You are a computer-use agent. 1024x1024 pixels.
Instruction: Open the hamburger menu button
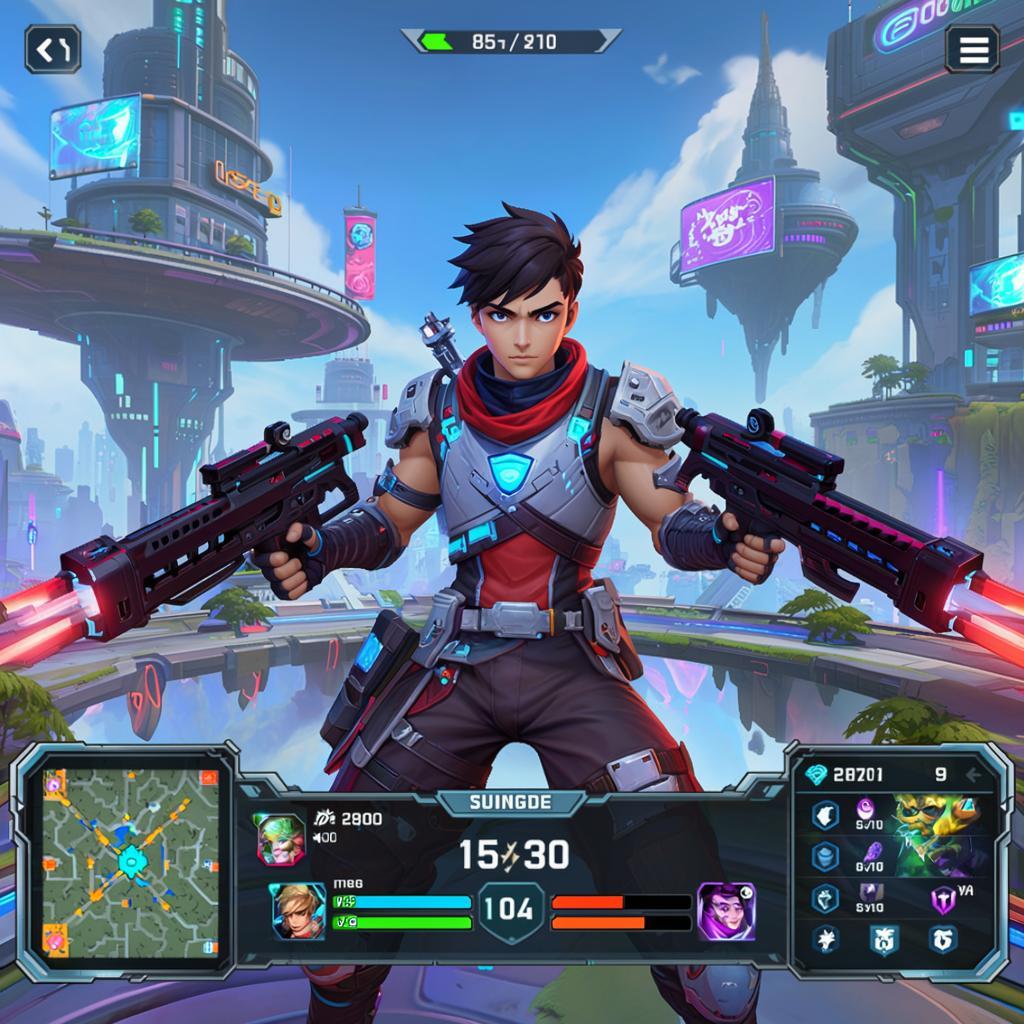click(972, 48)
